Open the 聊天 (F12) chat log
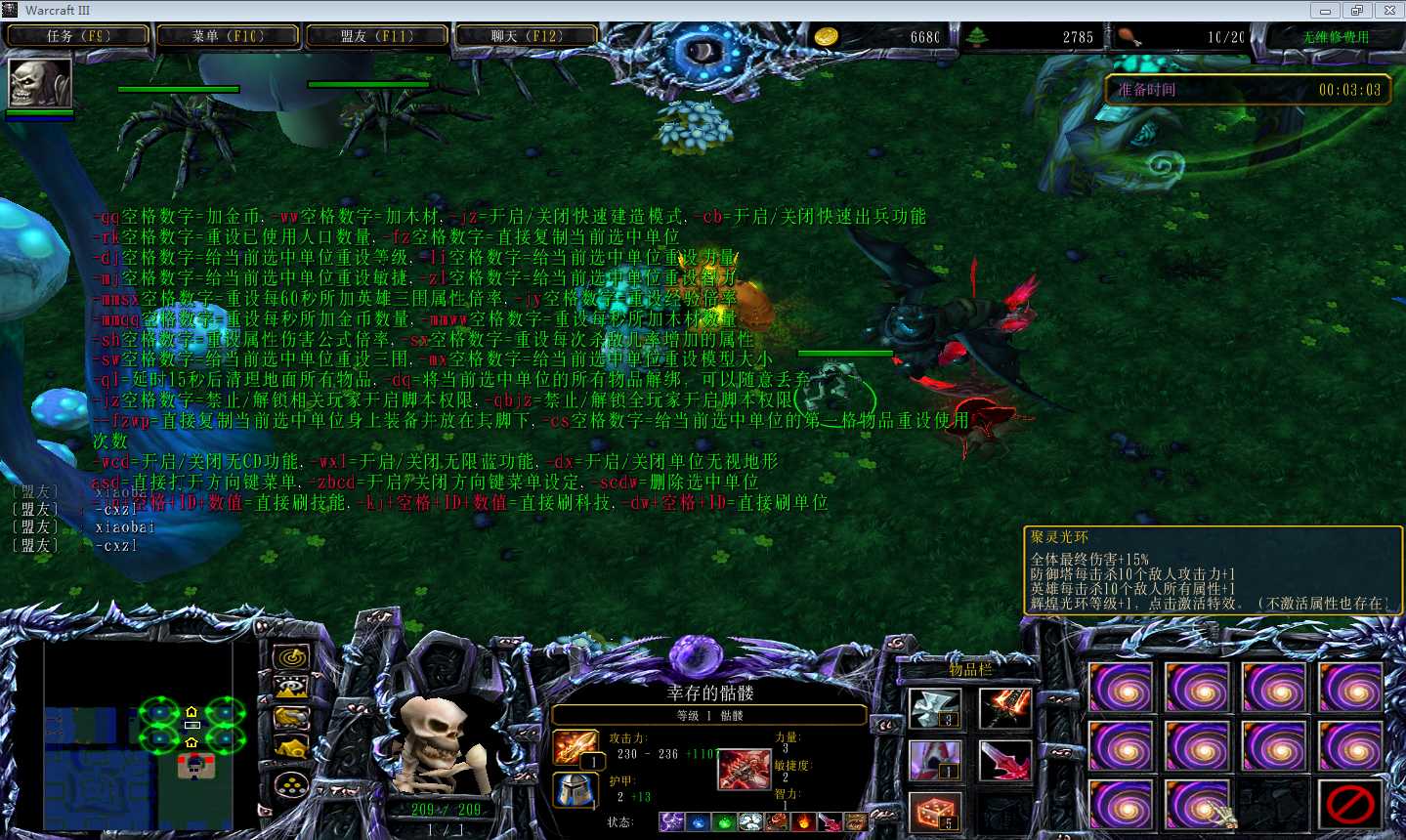Screen dimensions: 1406x840 coord(526,36)
